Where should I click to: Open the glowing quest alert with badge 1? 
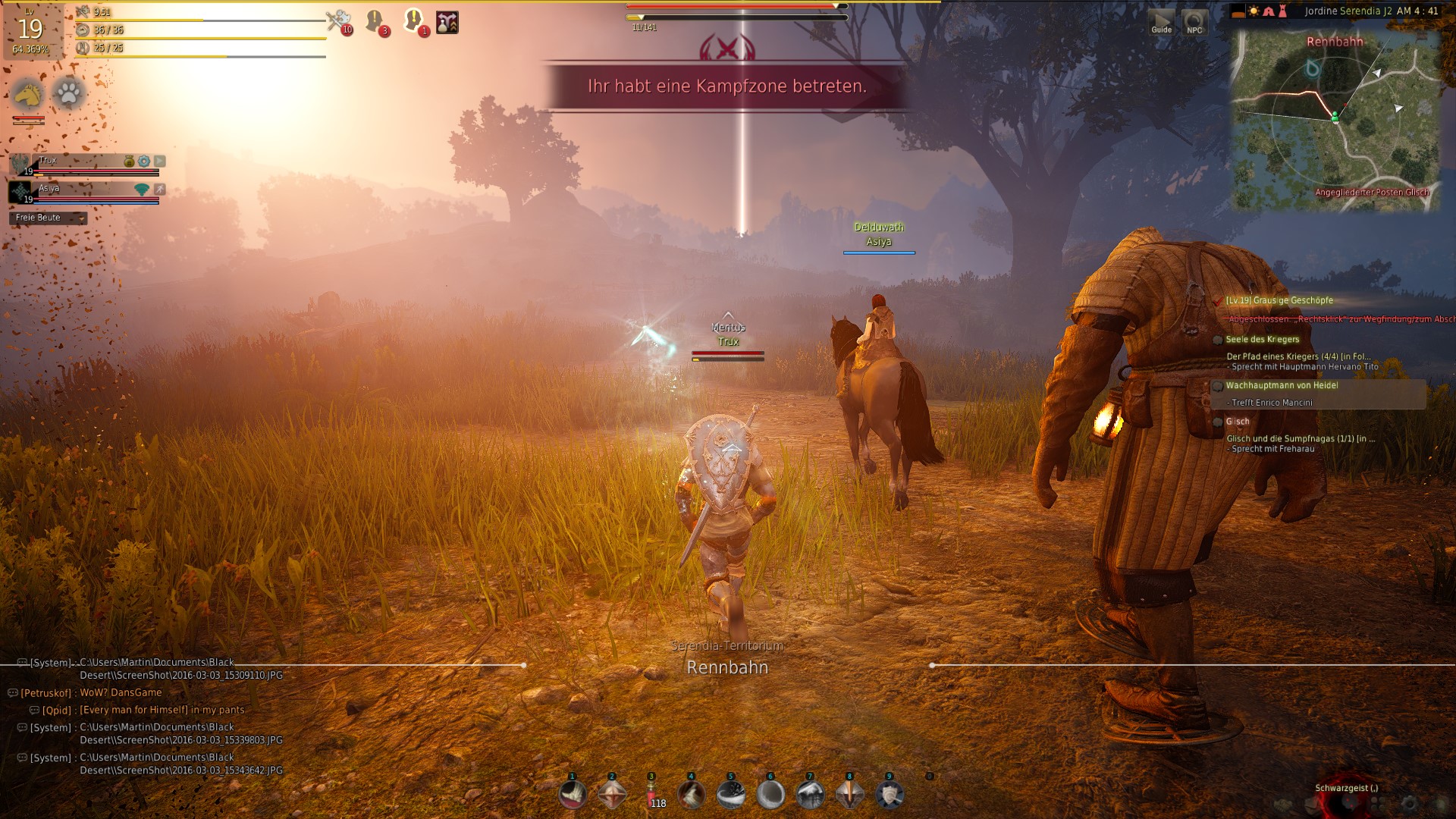(x=414, y=20)
